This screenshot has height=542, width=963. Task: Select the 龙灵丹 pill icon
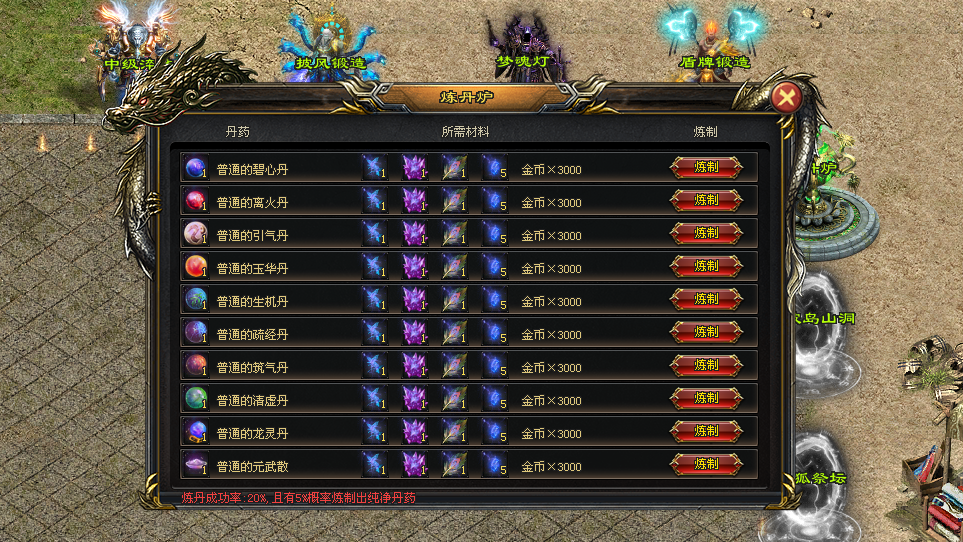(195, 432)
